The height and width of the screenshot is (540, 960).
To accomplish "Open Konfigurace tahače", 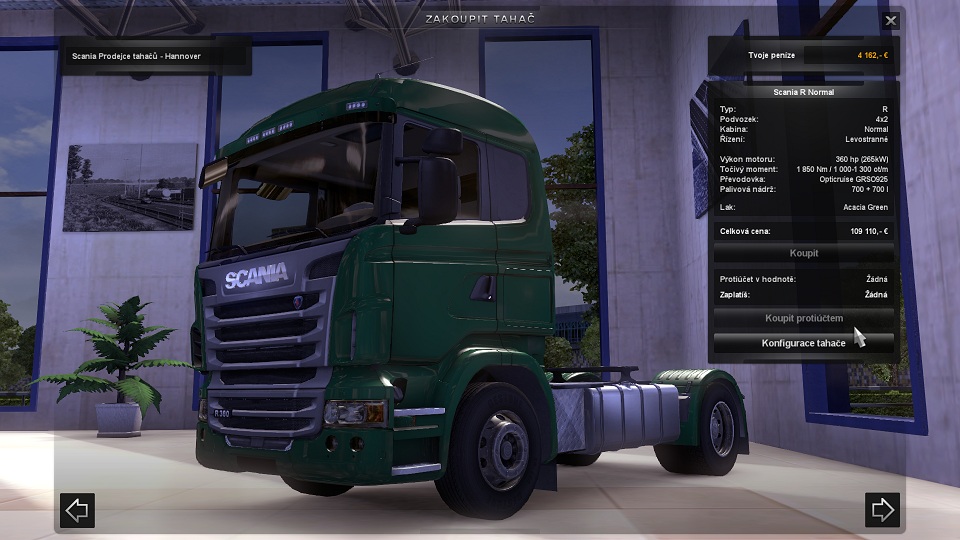I will [803, 343].
